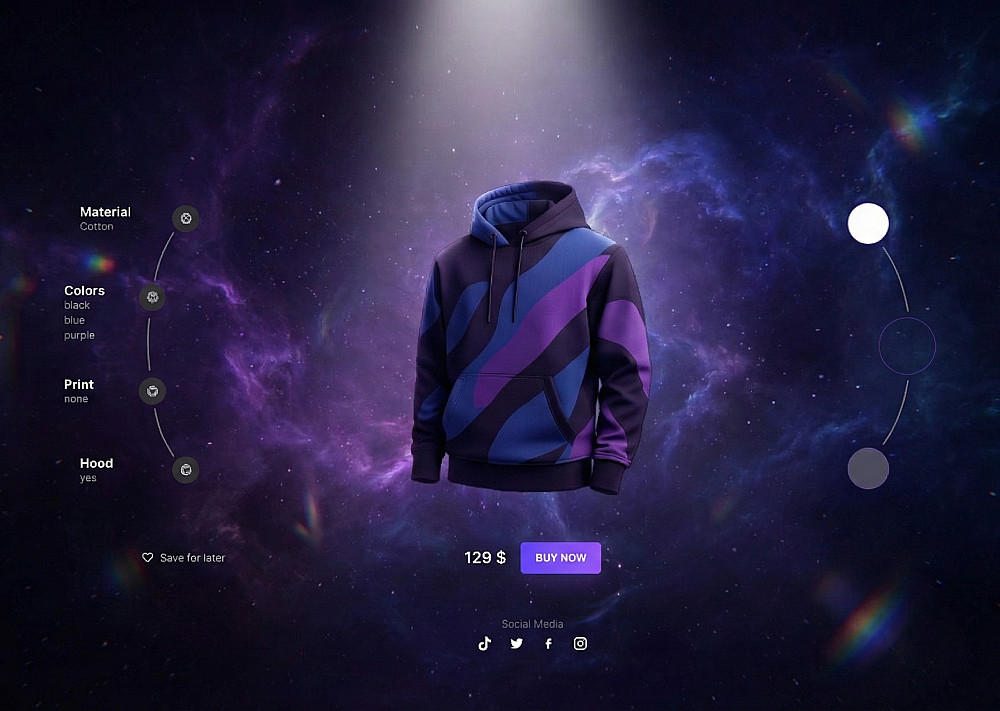The height and width of the screenshot is (711, 1000).
Task: Pick the white color swatch
Action: [x=868, y=223]
